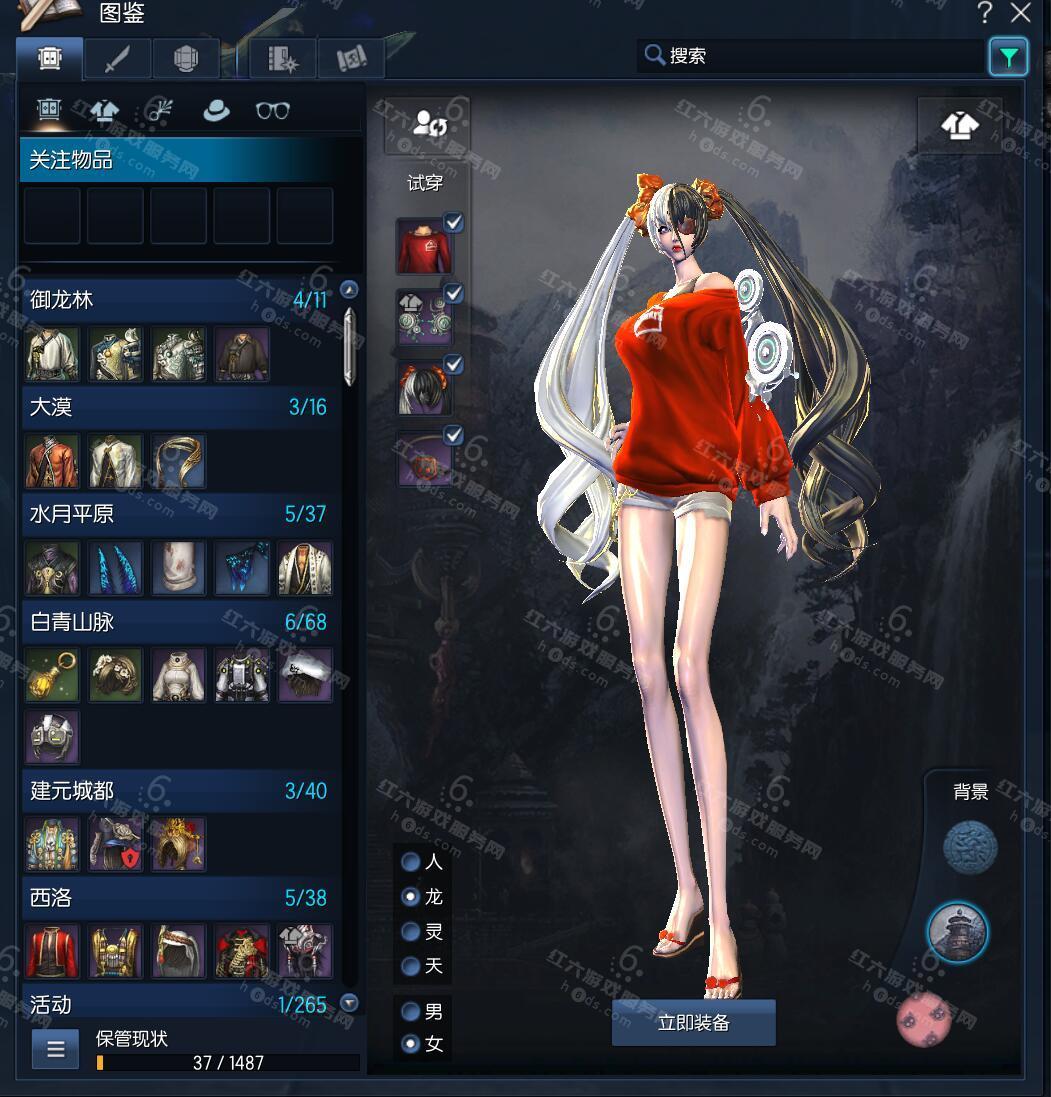Select the 天 race option
The image size is (1051, 1097).
[410, 966]
